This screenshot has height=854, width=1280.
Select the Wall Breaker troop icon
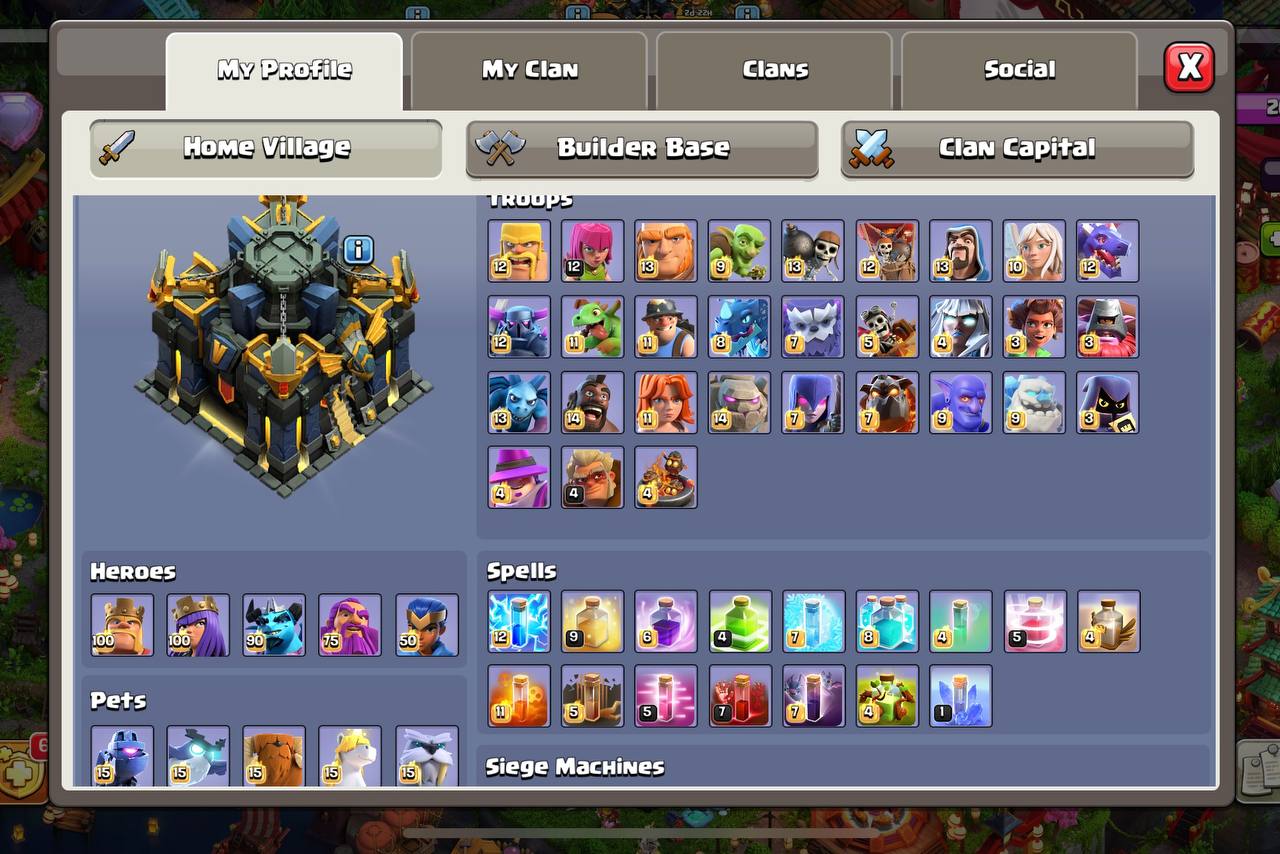click(x=814, y=251)
